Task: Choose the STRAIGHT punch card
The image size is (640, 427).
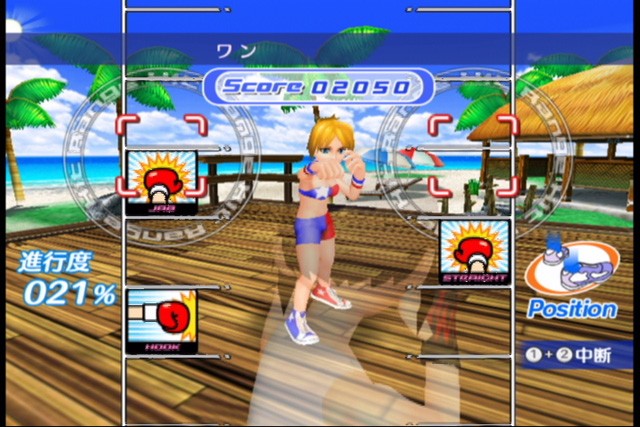Action: click(474, 253)
